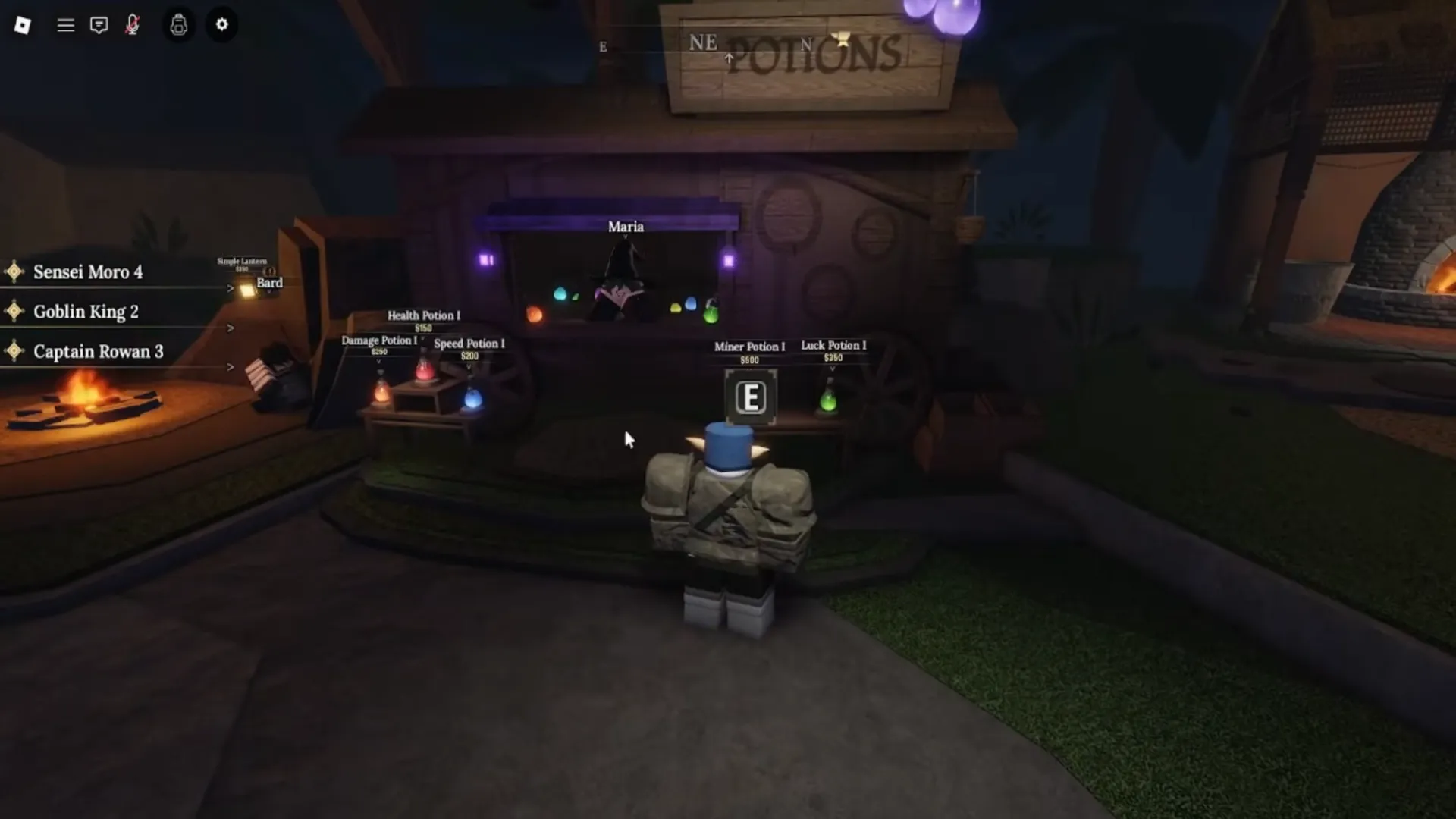The height and width of the screenshot is (819, 1456).
Task: Click the info icon above the Bard
Action: (x=269, y=271)
